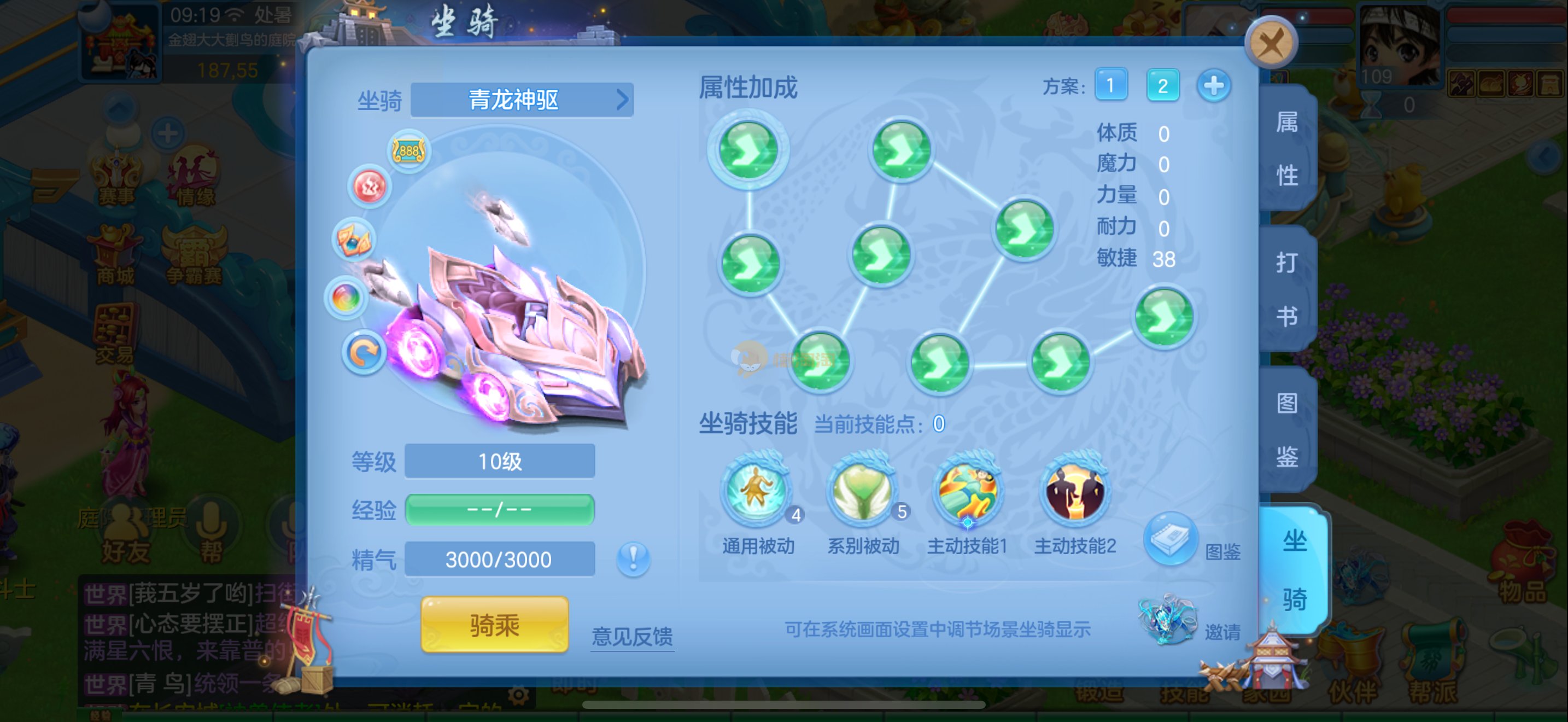Switch to the 打书 tab
This screenshot has height=722, width=1568.
pos(1287,289)
